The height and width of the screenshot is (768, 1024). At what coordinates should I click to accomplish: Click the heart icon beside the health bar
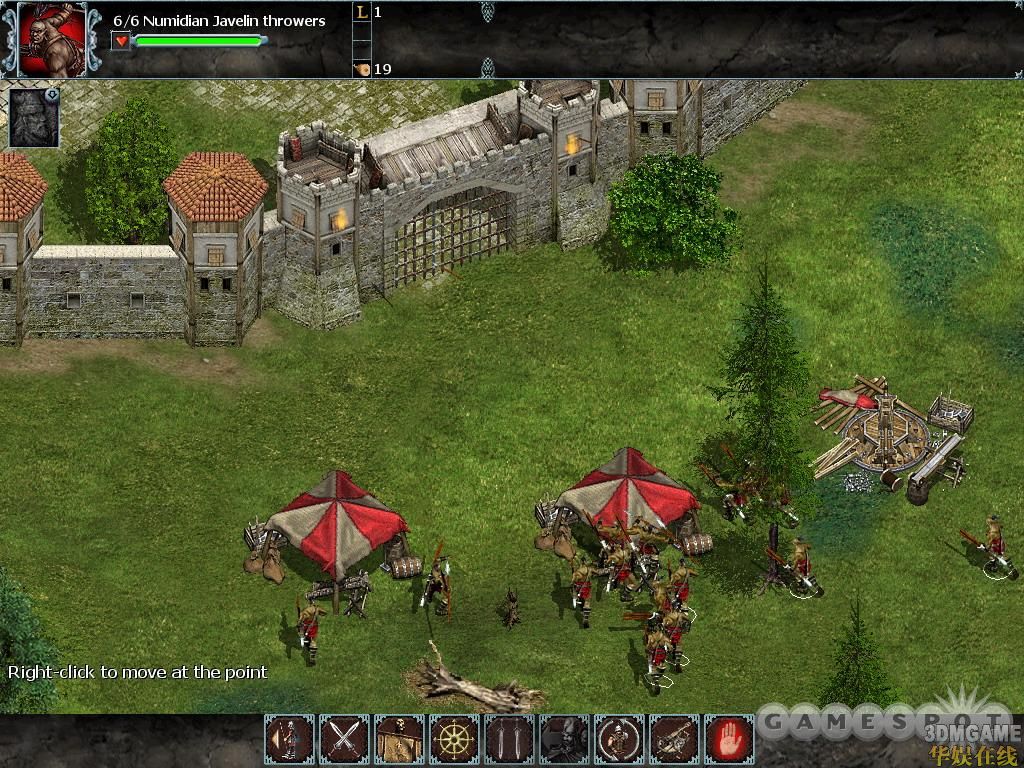[x=121, y=41]
